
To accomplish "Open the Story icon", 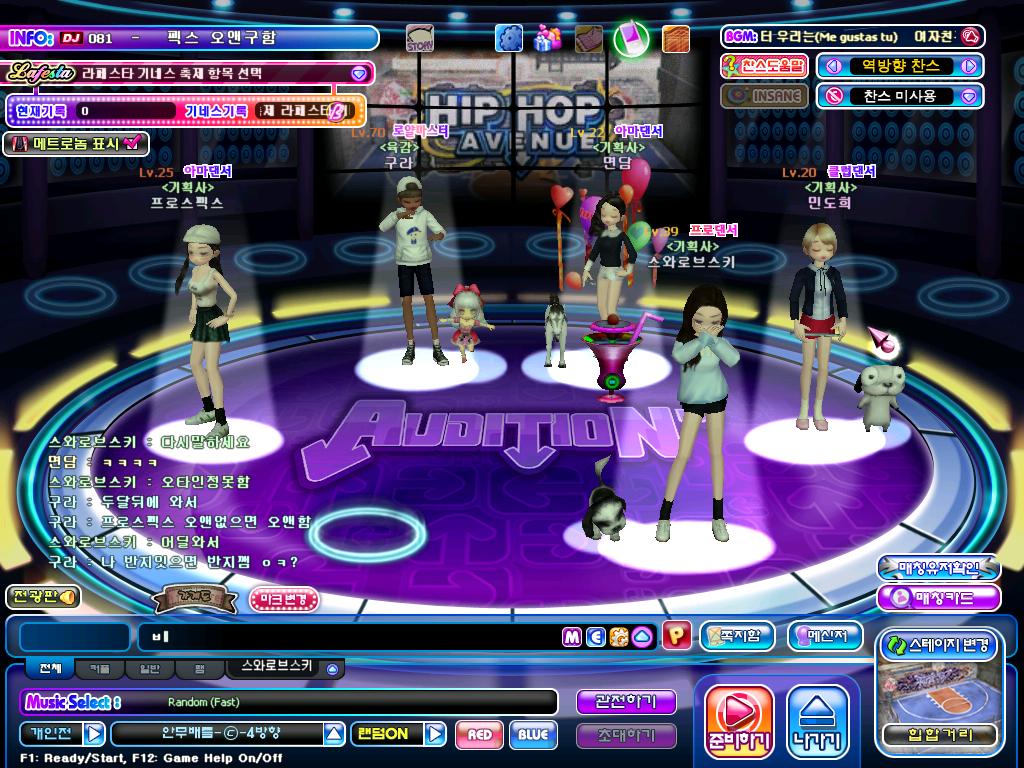I will coord(420,40).
